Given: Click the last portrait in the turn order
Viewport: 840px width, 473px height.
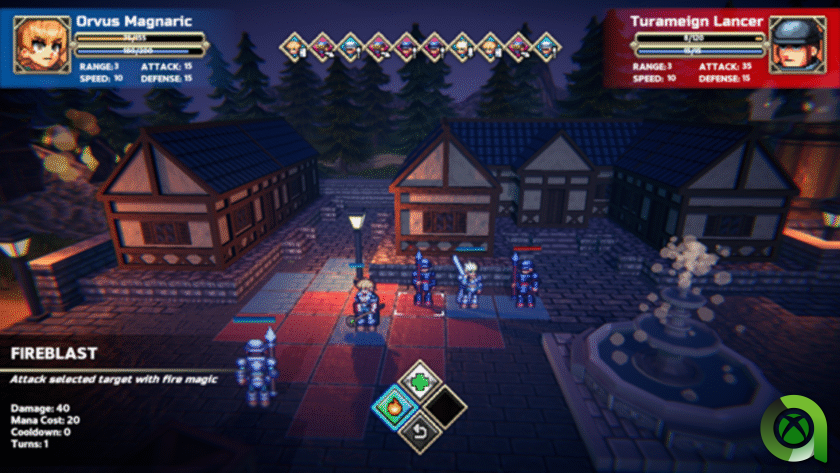Looking at the screenshot, I should 546,45.
